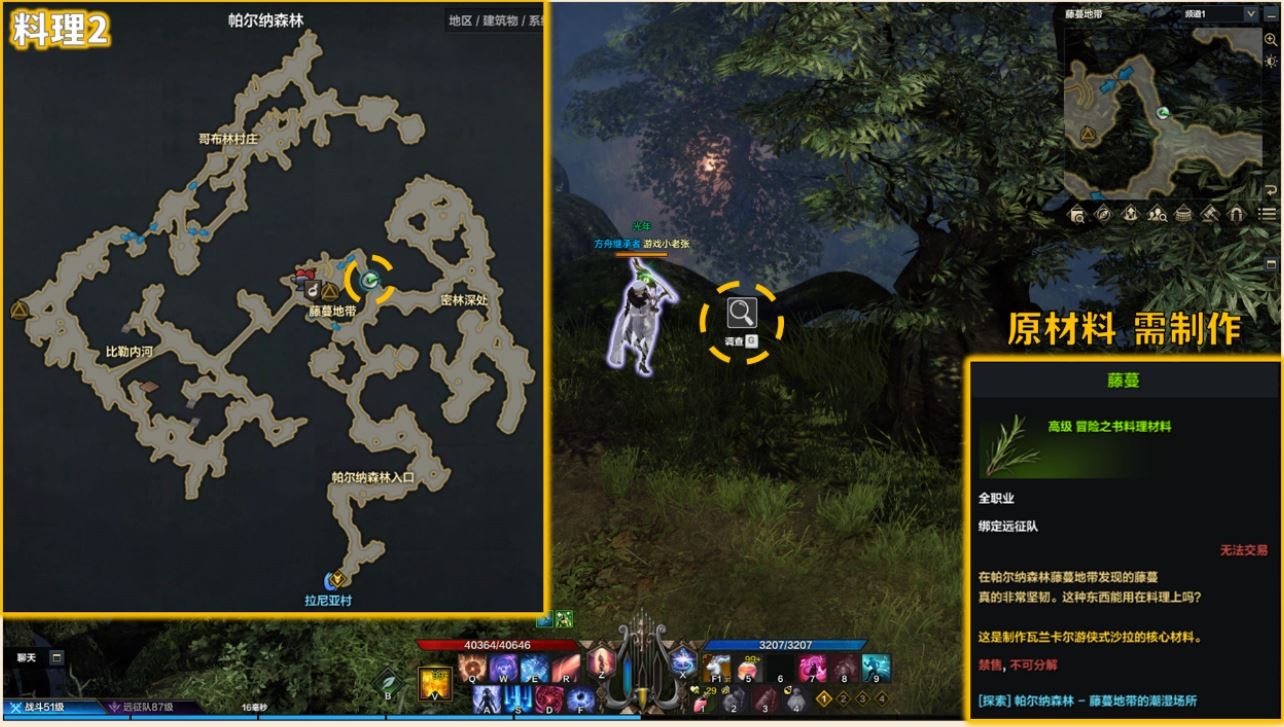Select the 建筑物 map filter
1284x727 pixels.
pos(503,20)
